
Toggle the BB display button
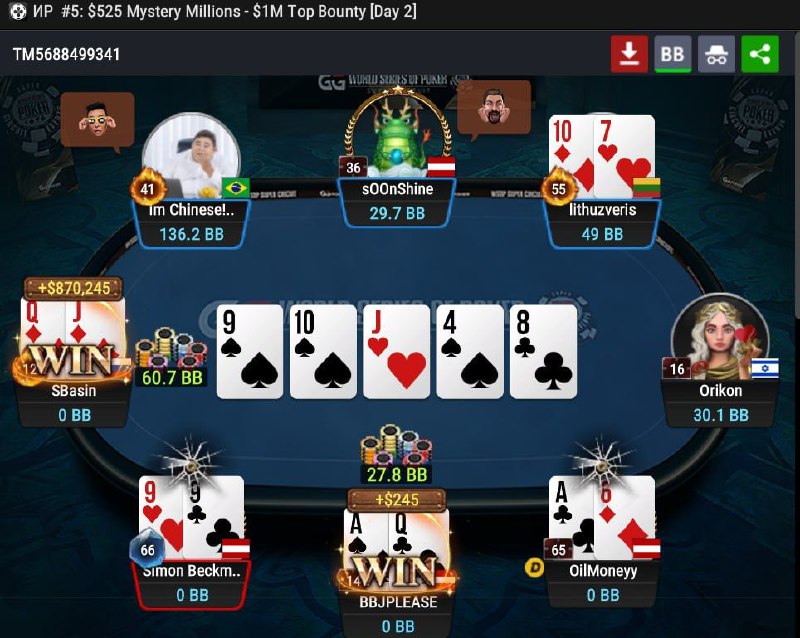[x=673, y=54]
